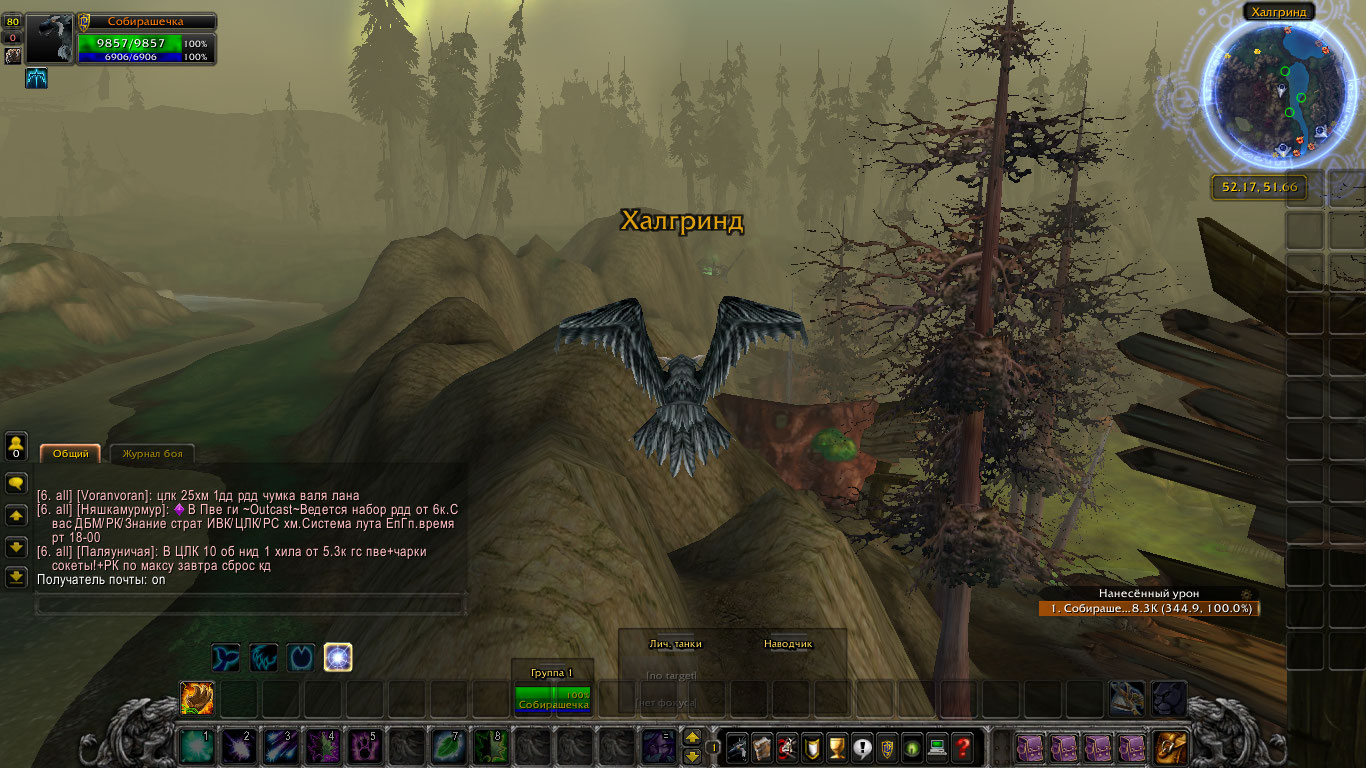Cast the shooting stars spell in slot 3
Screen dimensions: 1366x768
coord(279,747)
